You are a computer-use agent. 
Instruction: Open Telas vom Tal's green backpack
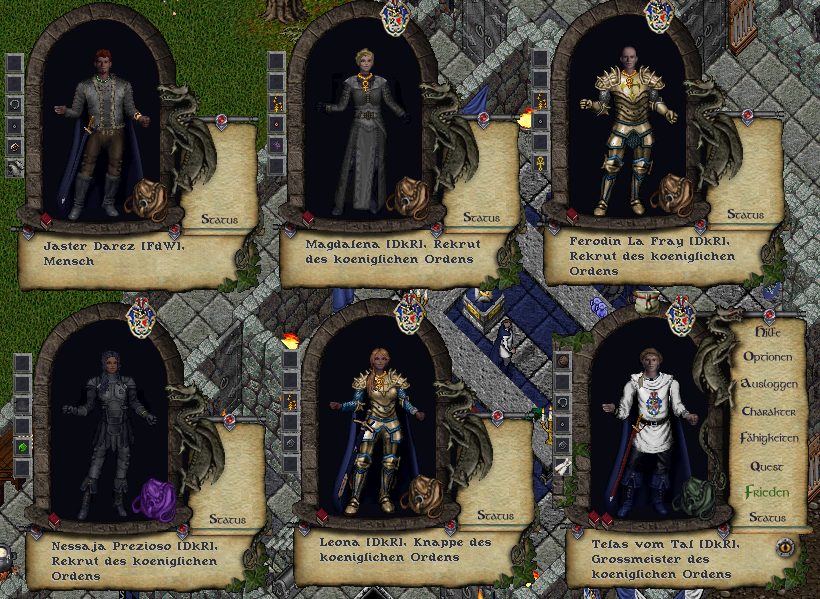click(x=693, y=496)
